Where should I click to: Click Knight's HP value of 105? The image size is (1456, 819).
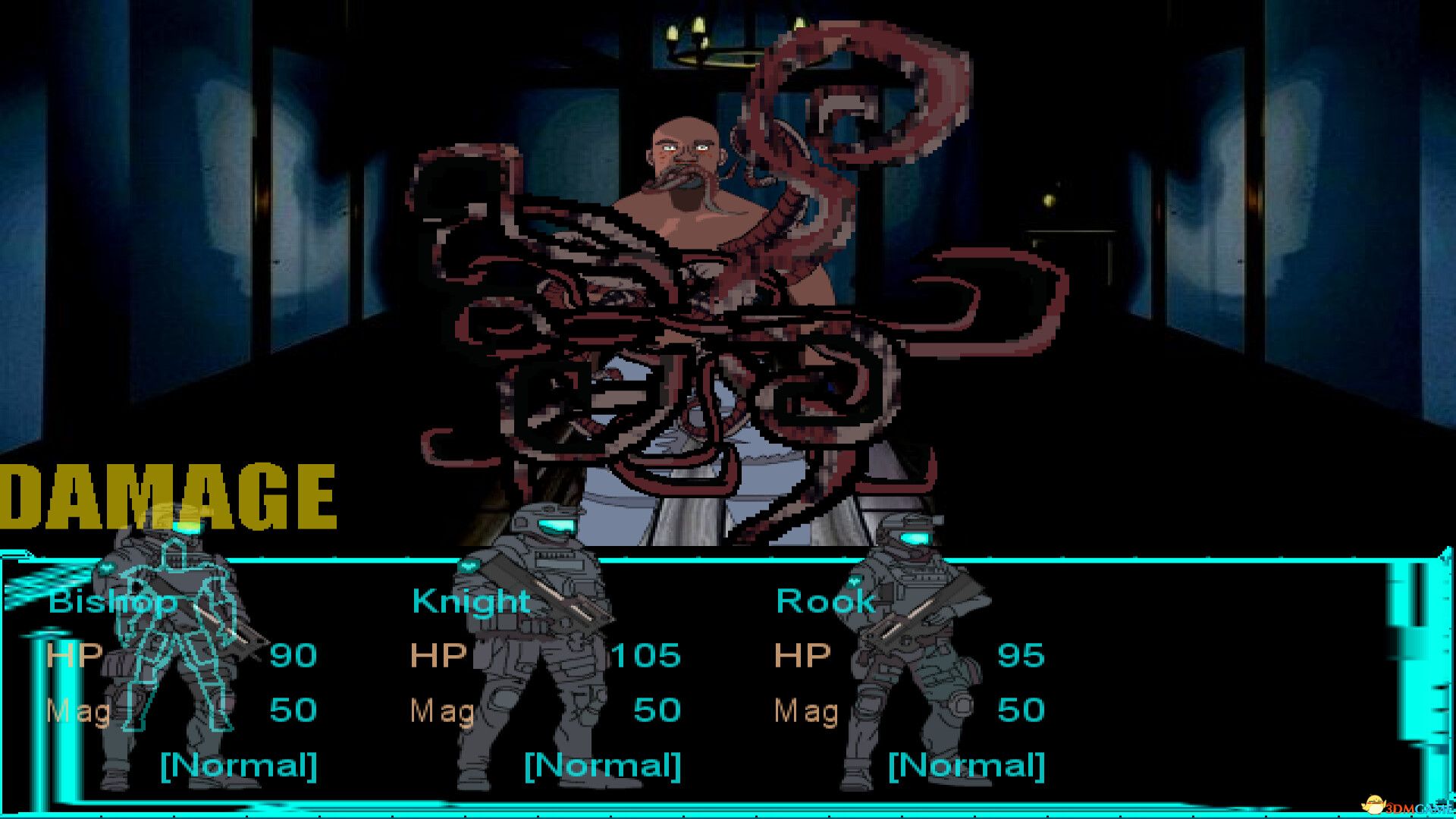click(645, 655)
